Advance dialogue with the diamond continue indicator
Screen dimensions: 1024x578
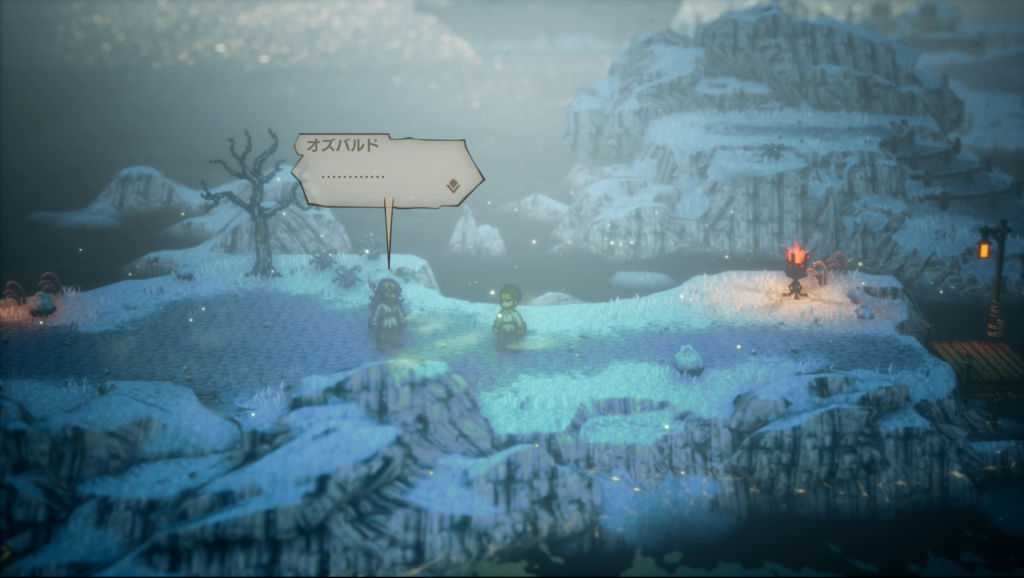point(453,185)
